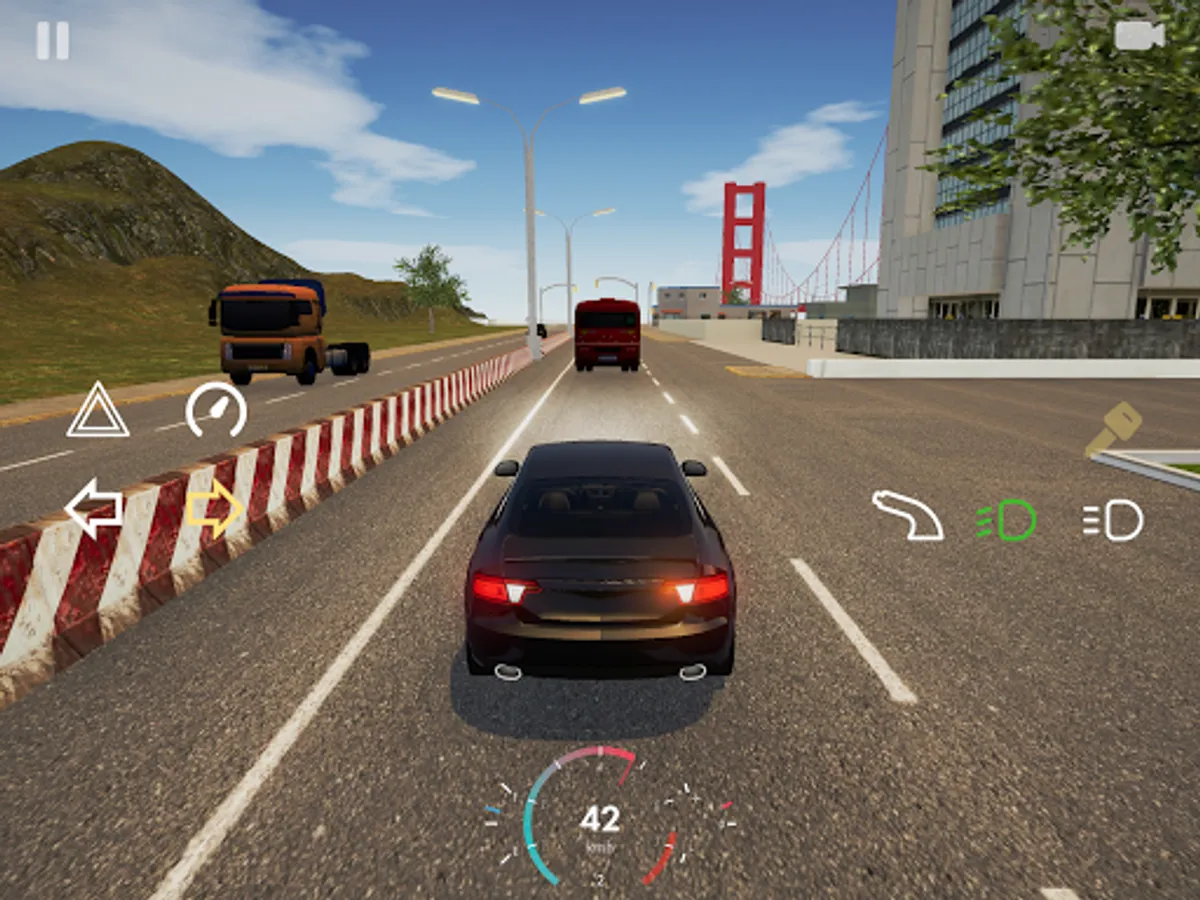Sound the car horn
The image size is (1200, 900).
click(907, 515)
